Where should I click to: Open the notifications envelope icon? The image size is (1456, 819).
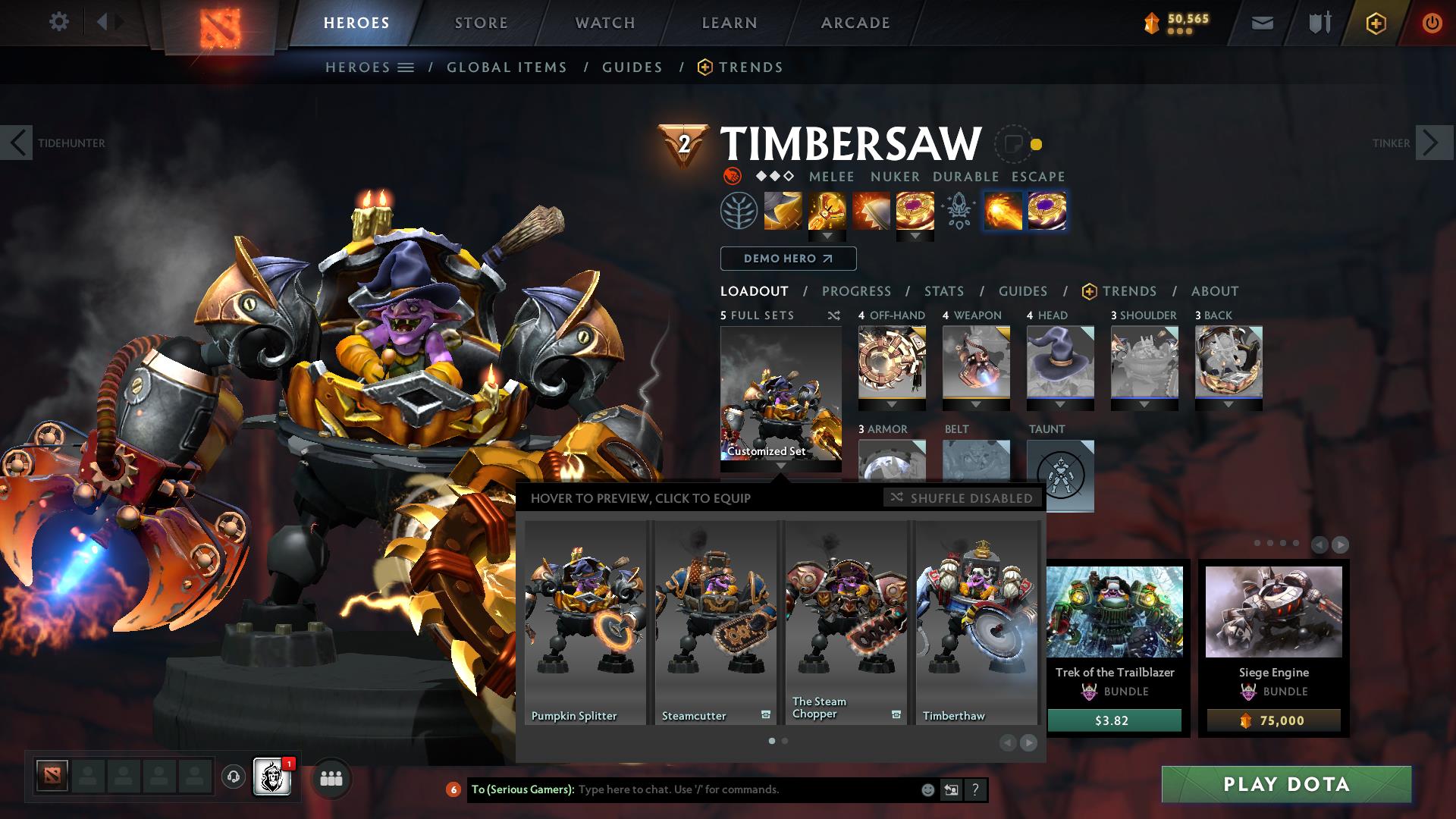1262,23
